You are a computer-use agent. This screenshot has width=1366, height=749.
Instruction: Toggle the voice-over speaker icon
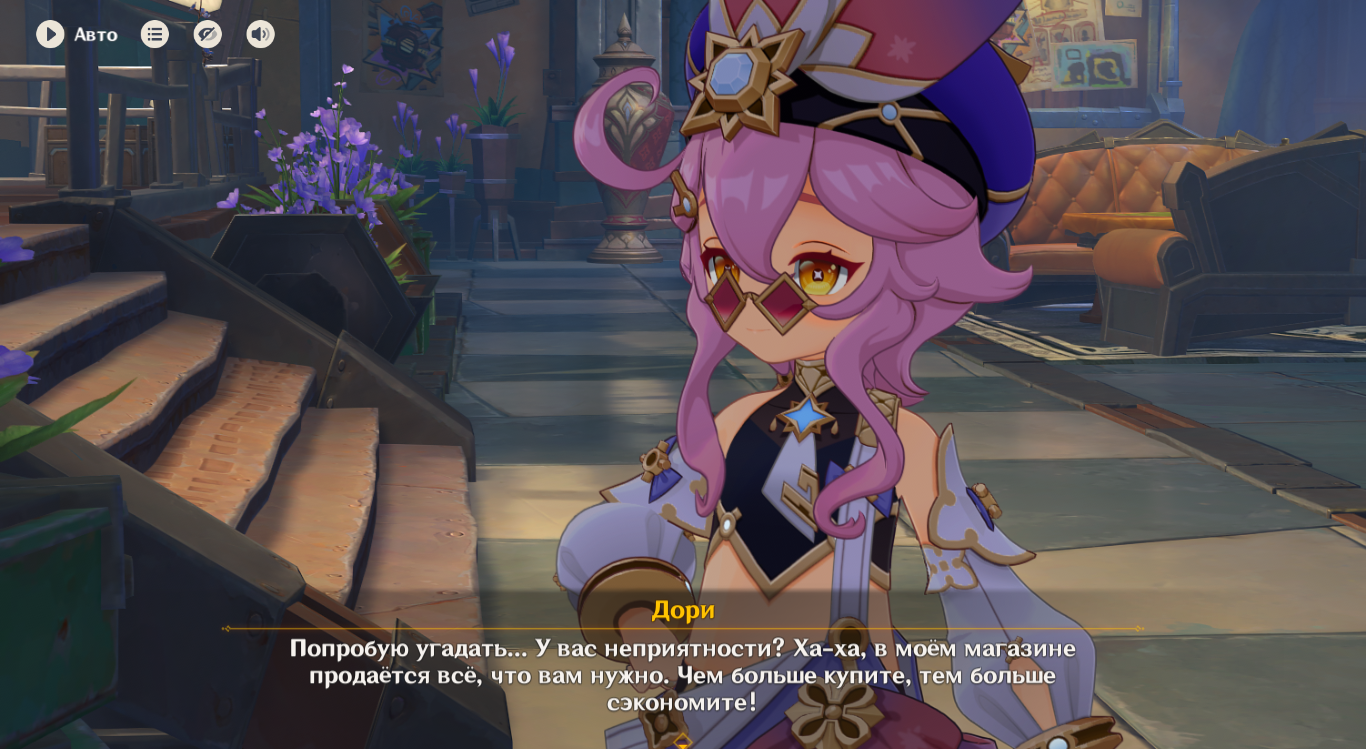260,35
